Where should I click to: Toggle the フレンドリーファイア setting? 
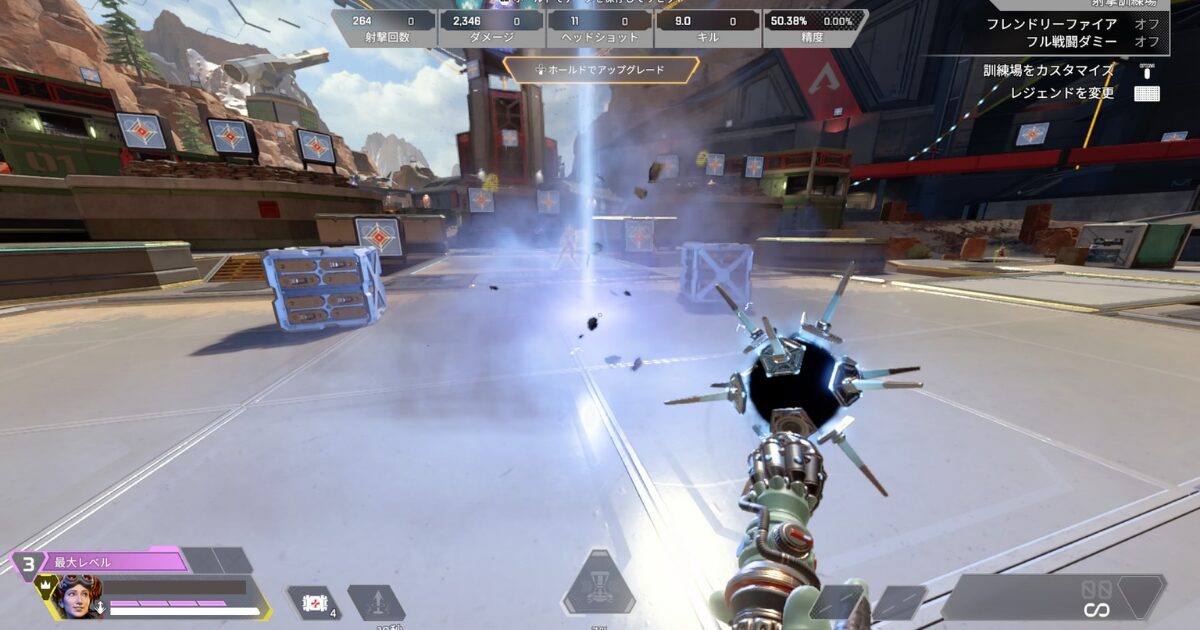pyautogui.click(x=1065, y=24)
